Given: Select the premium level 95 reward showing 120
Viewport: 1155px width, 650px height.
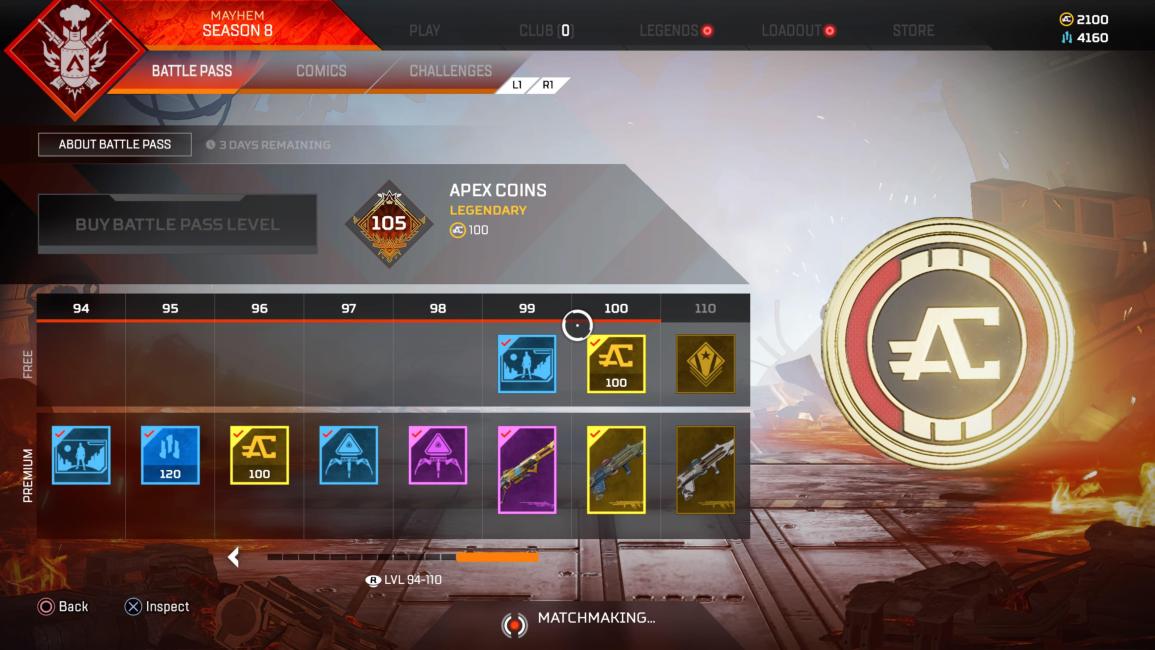Looking at the screenshot, I should tap(170, 455).
